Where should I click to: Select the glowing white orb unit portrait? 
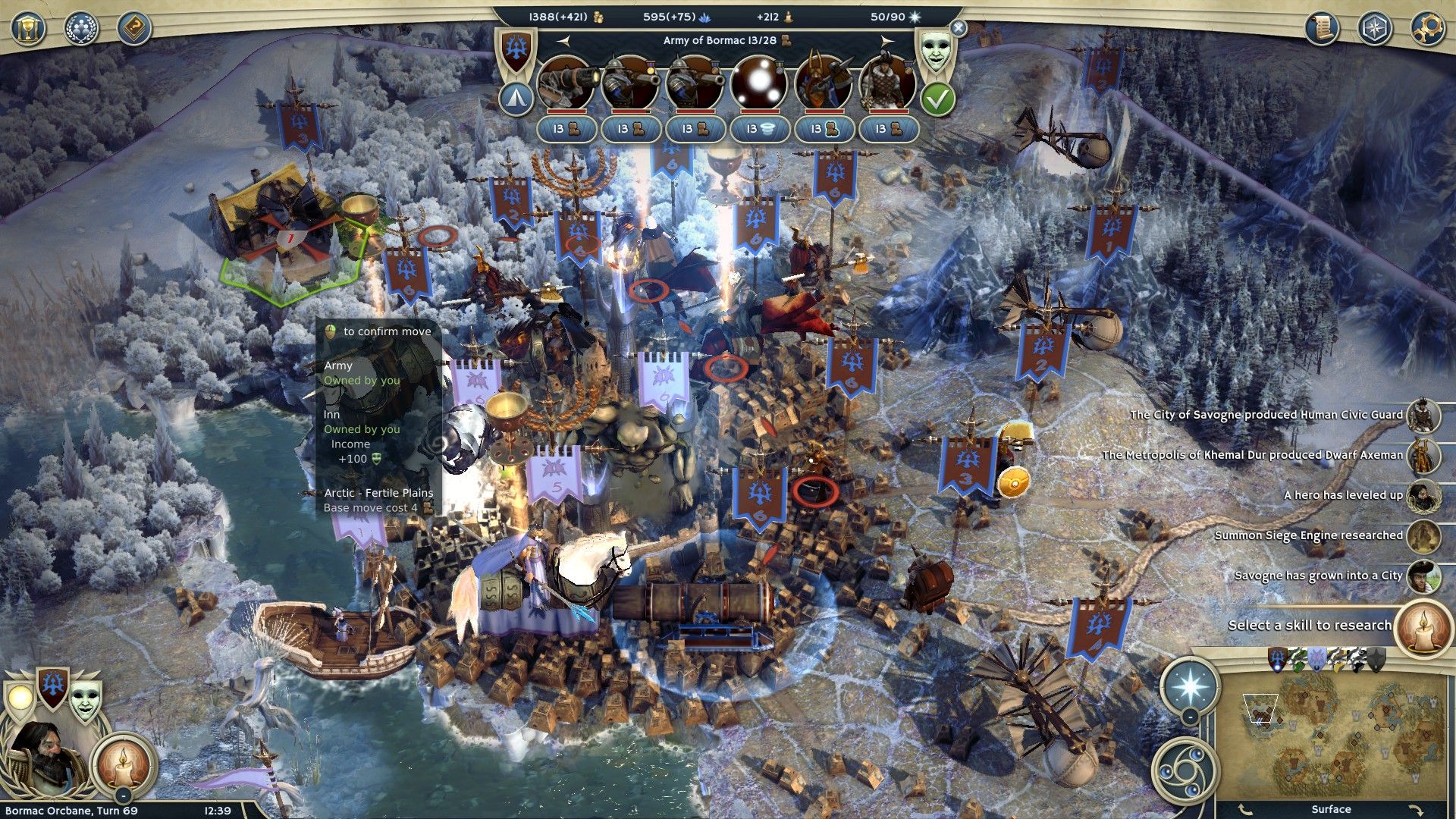[758, 83]
